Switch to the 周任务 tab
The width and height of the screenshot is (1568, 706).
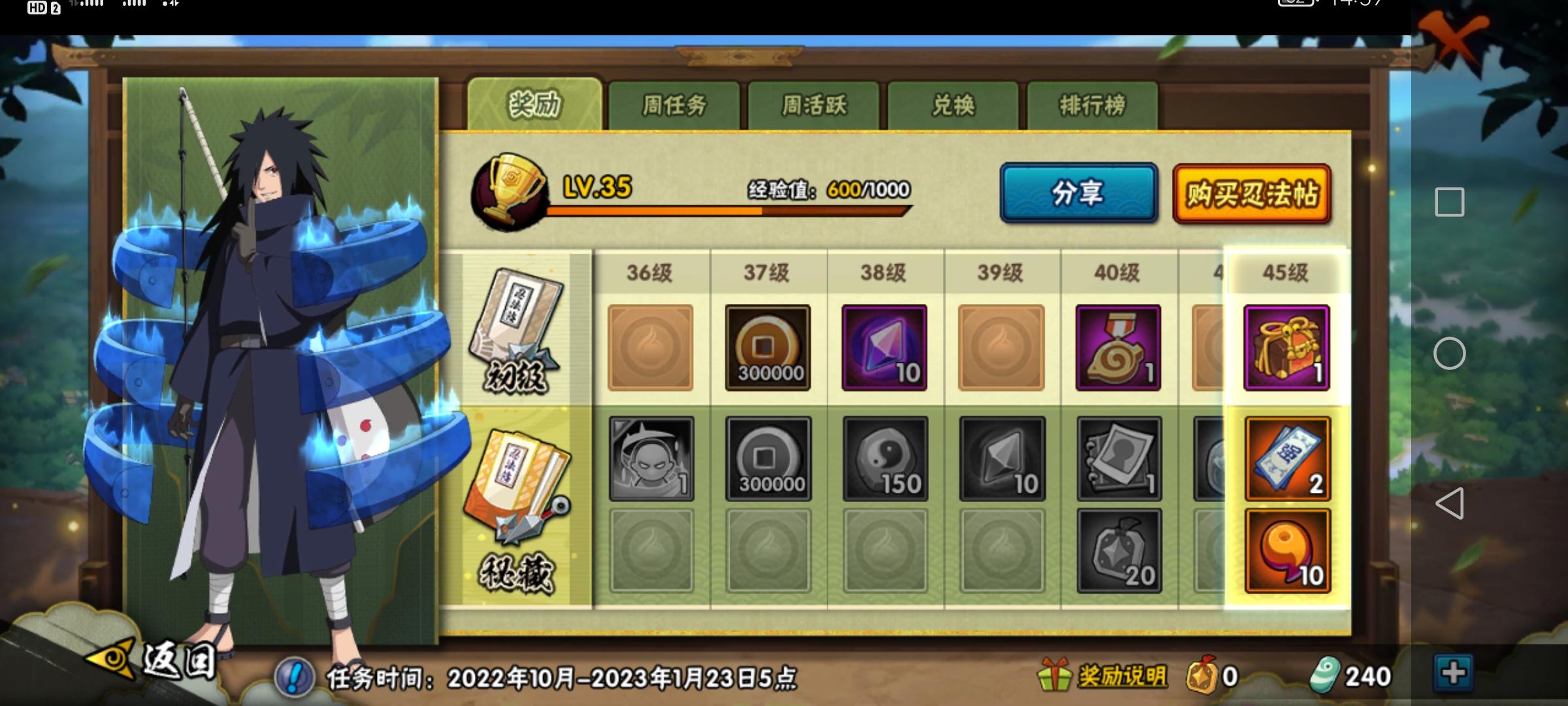(x=674, y=105)
